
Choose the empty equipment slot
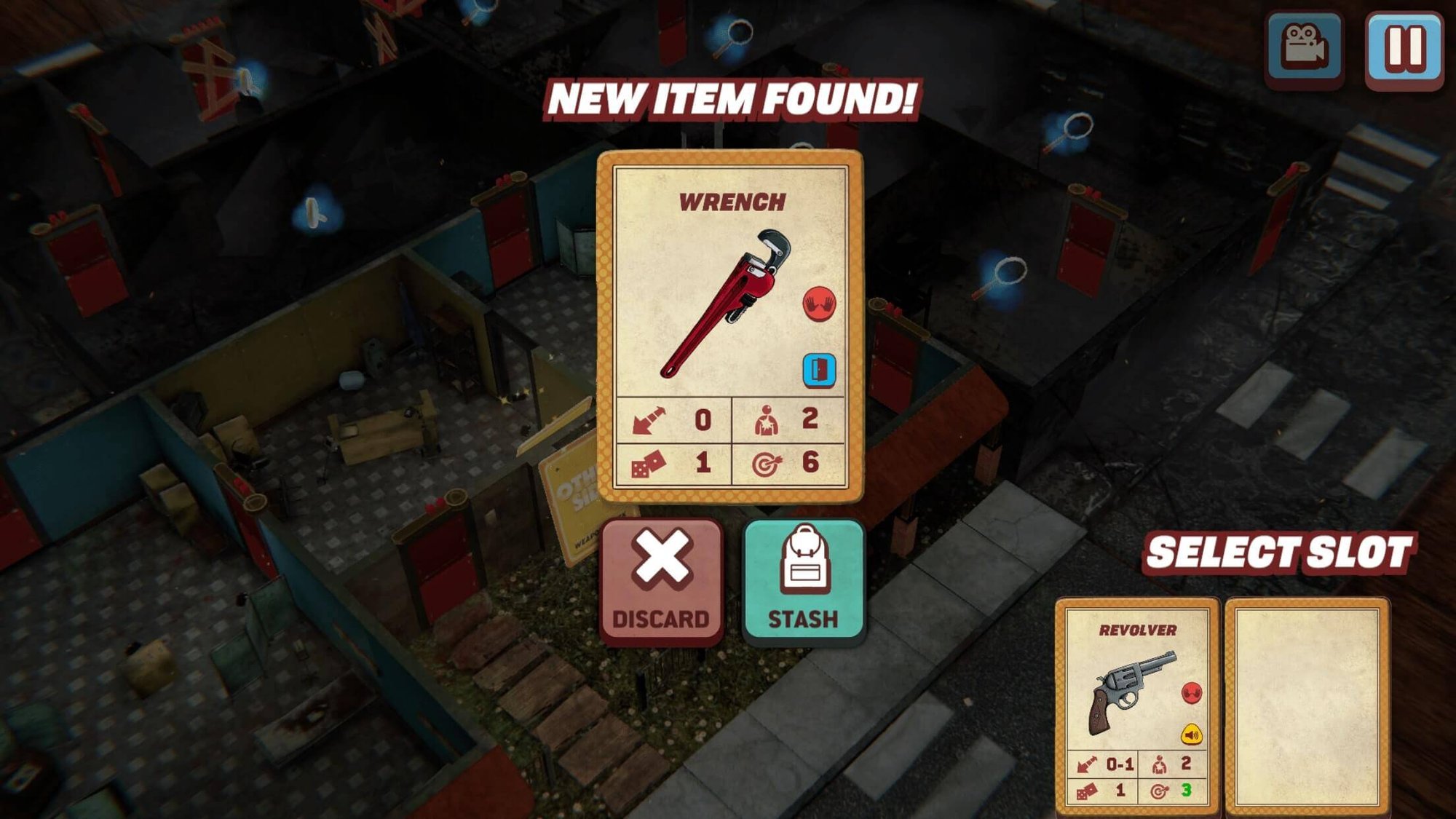[1307, 706]
